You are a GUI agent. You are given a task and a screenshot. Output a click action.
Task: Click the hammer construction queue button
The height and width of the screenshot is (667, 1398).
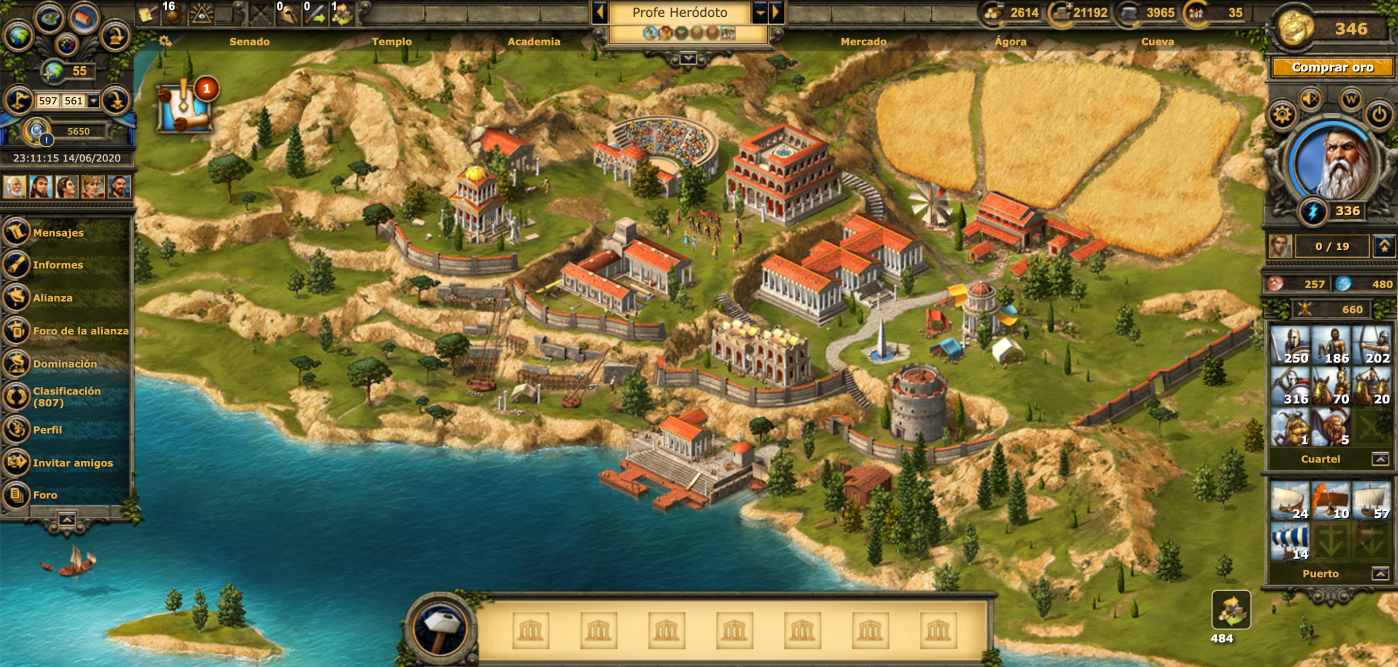coord(441,630)
